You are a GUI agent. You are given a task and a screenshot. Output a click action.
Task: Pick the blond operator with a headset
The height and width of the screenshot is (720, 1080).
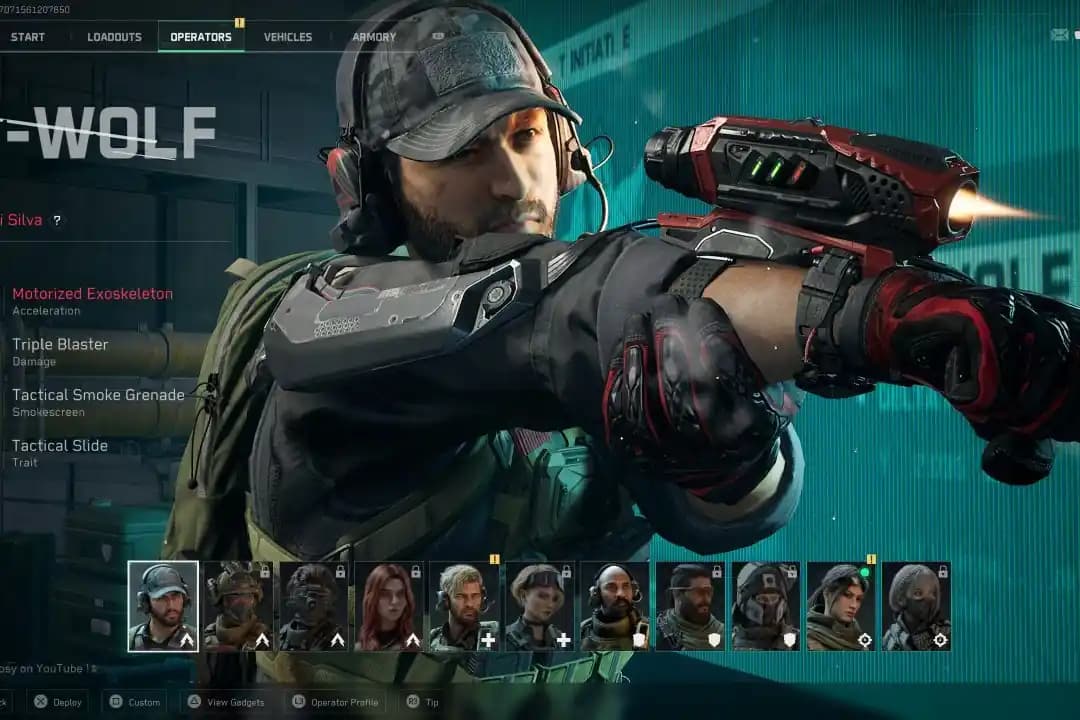464,606
